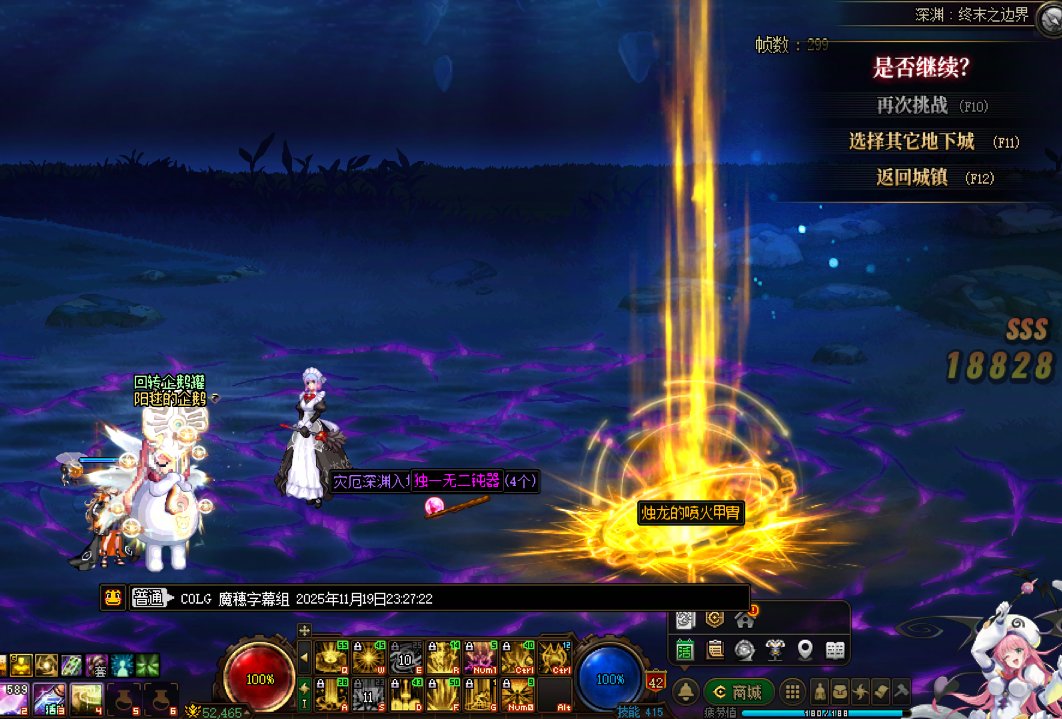Image resolution: width=1062 pixels, height=719 pixels.
Task: Open the round grid menu button
Action: pos(791,692)
